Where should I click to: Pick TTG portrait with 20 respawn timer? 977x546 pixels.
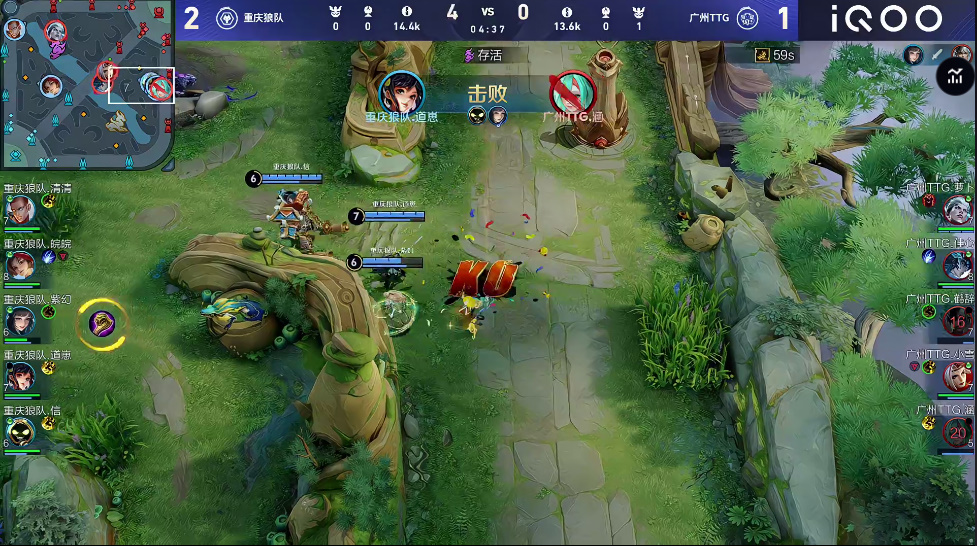coord(958,431)
